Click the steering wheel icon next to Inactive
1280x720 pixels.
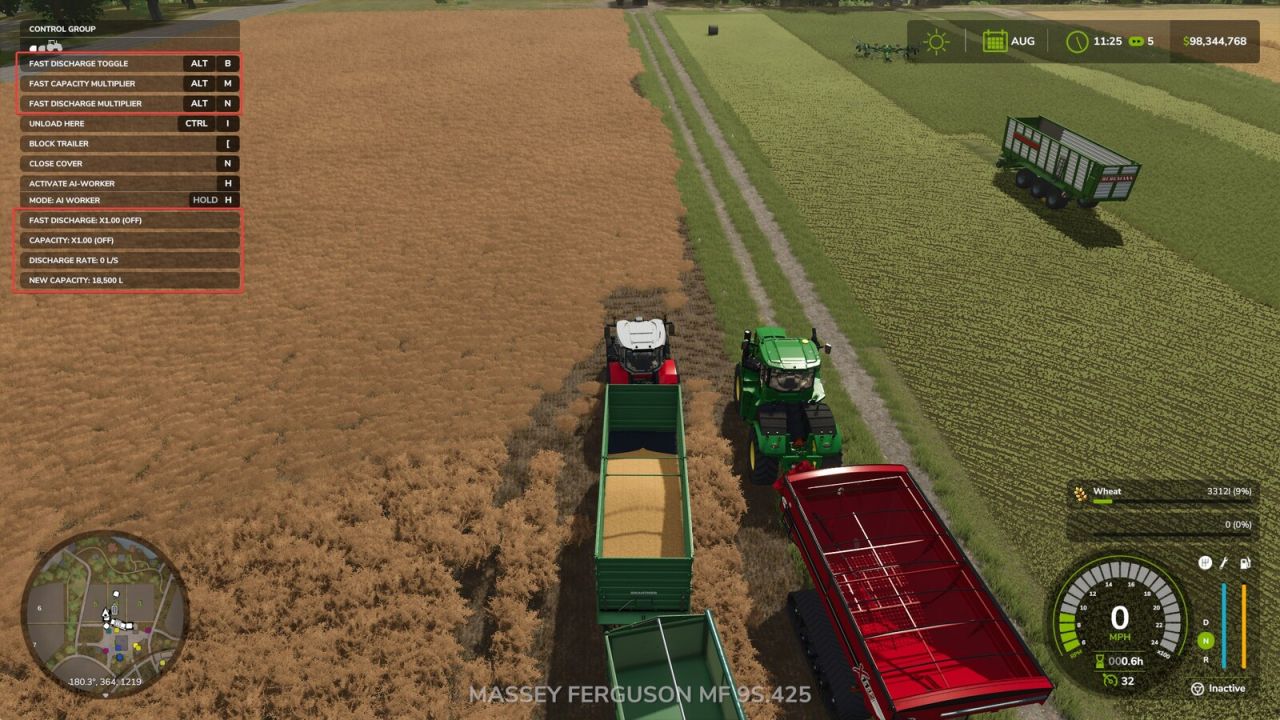tap(1197, 688)
